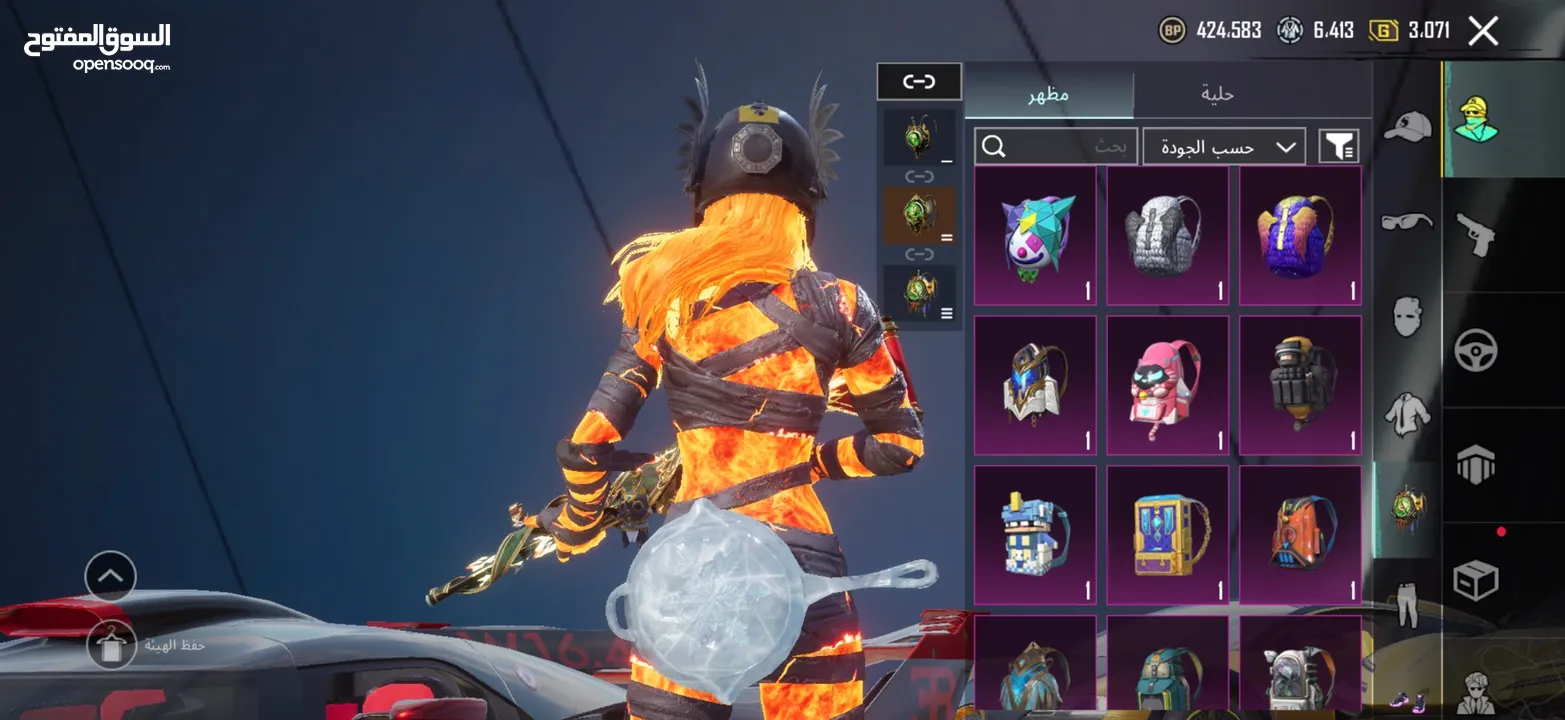Toggle the backpack level link button
1565x720 pixels.
pyautogui.click(x=919, y=82)
